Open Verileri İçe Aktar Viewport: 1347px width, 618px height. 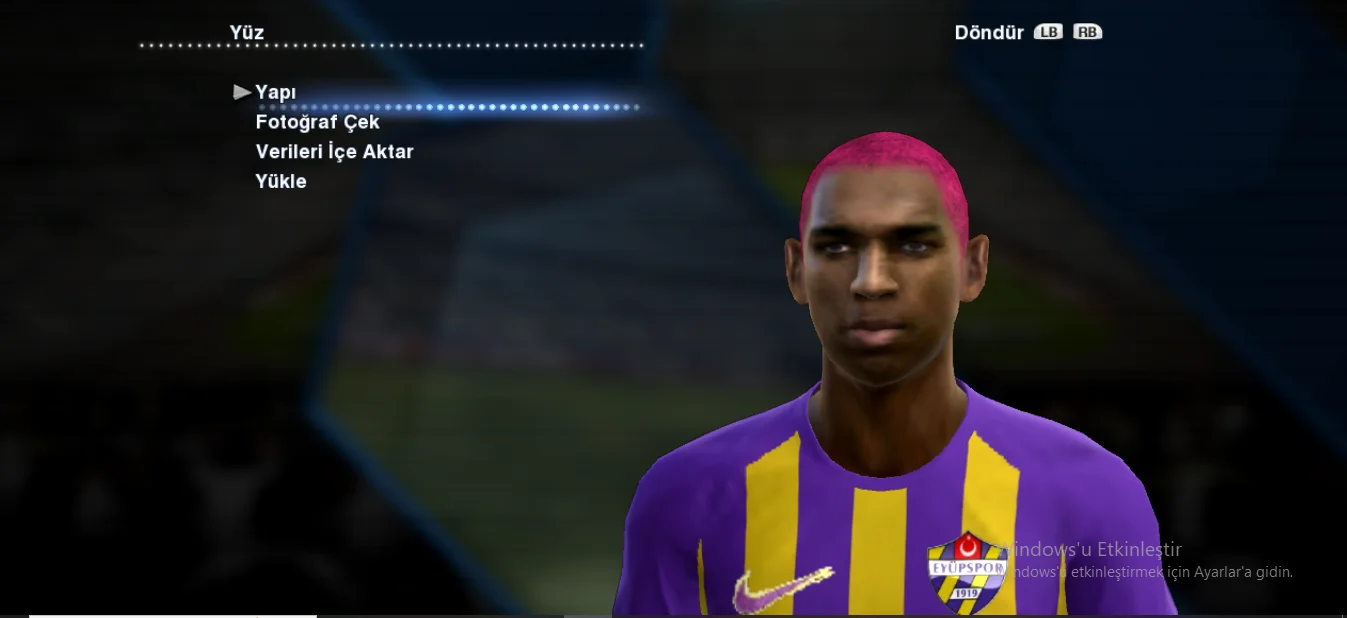(x=334, y=152)
